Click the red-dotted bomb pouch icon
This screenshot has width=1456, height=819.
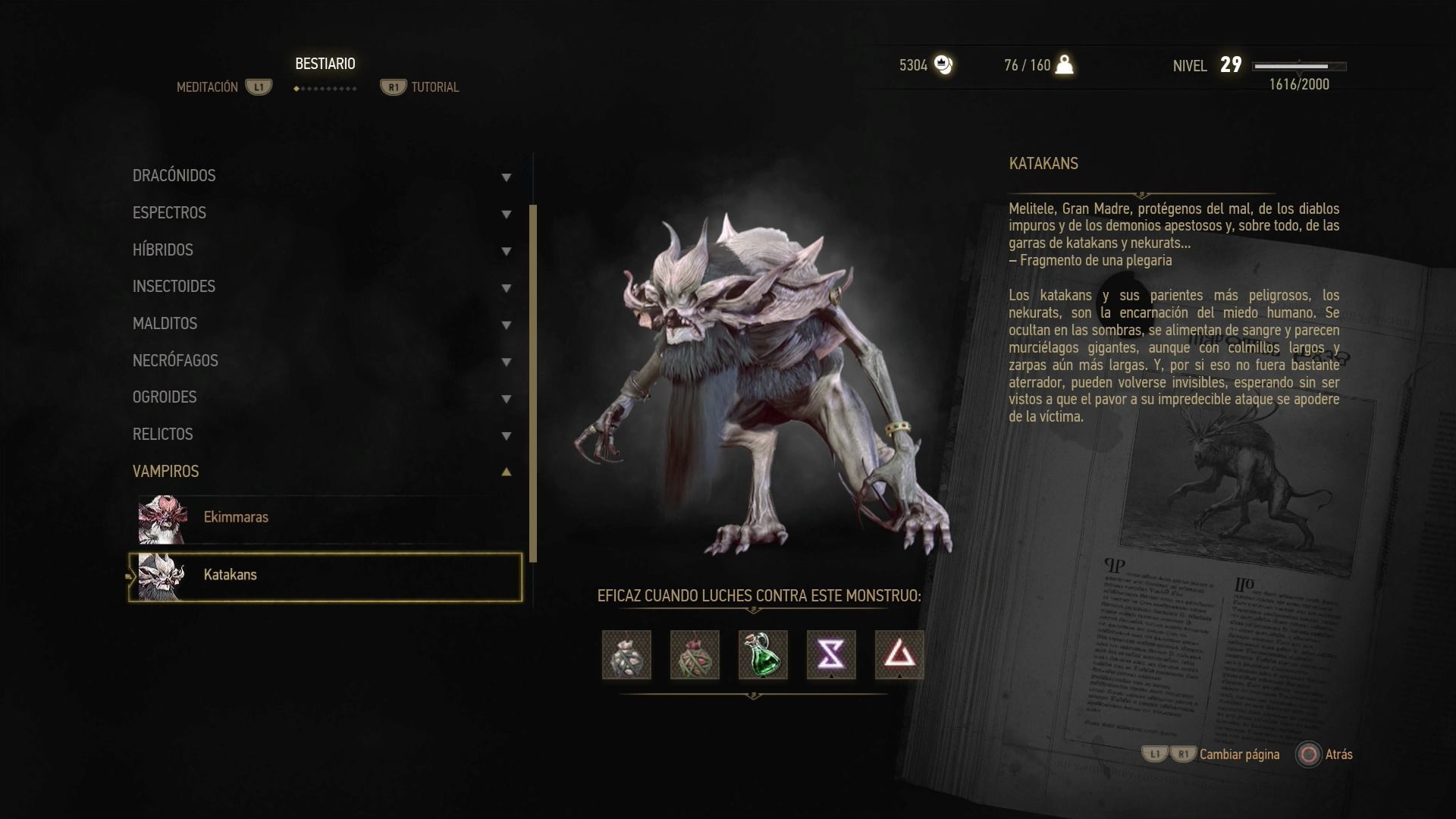pos(695,654)
